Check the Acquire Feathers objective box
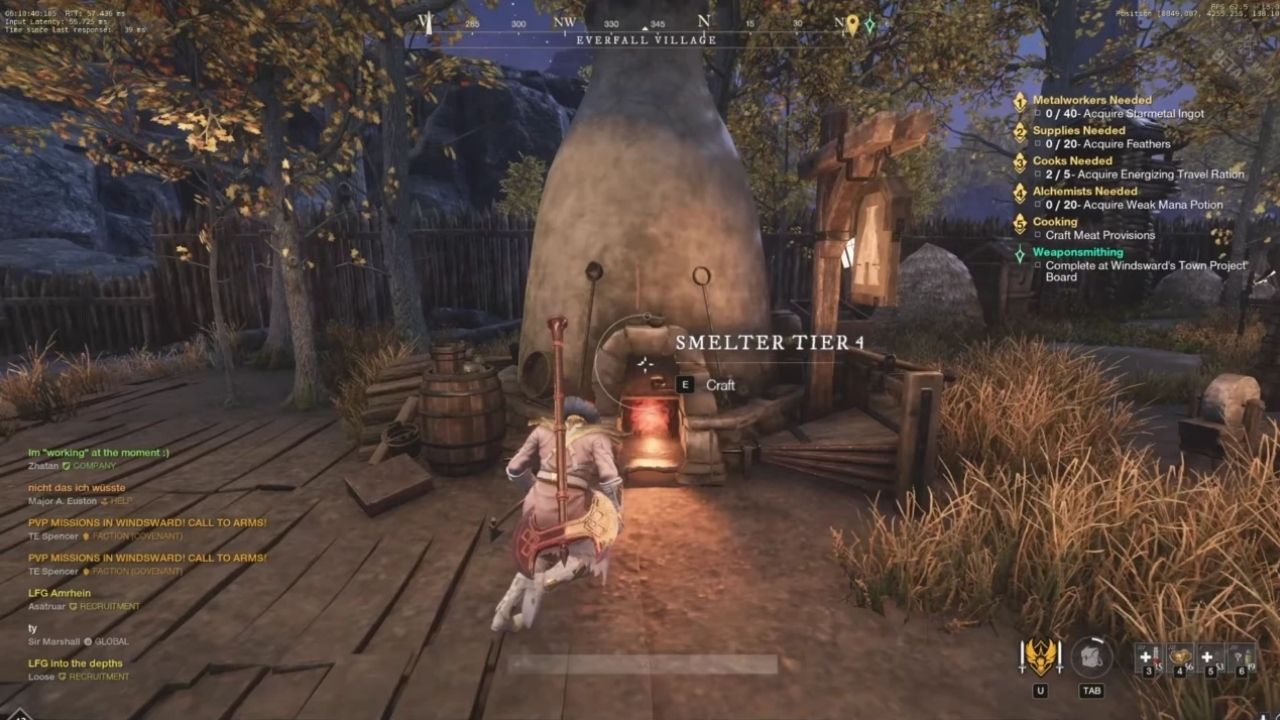 coord(1037,144)
